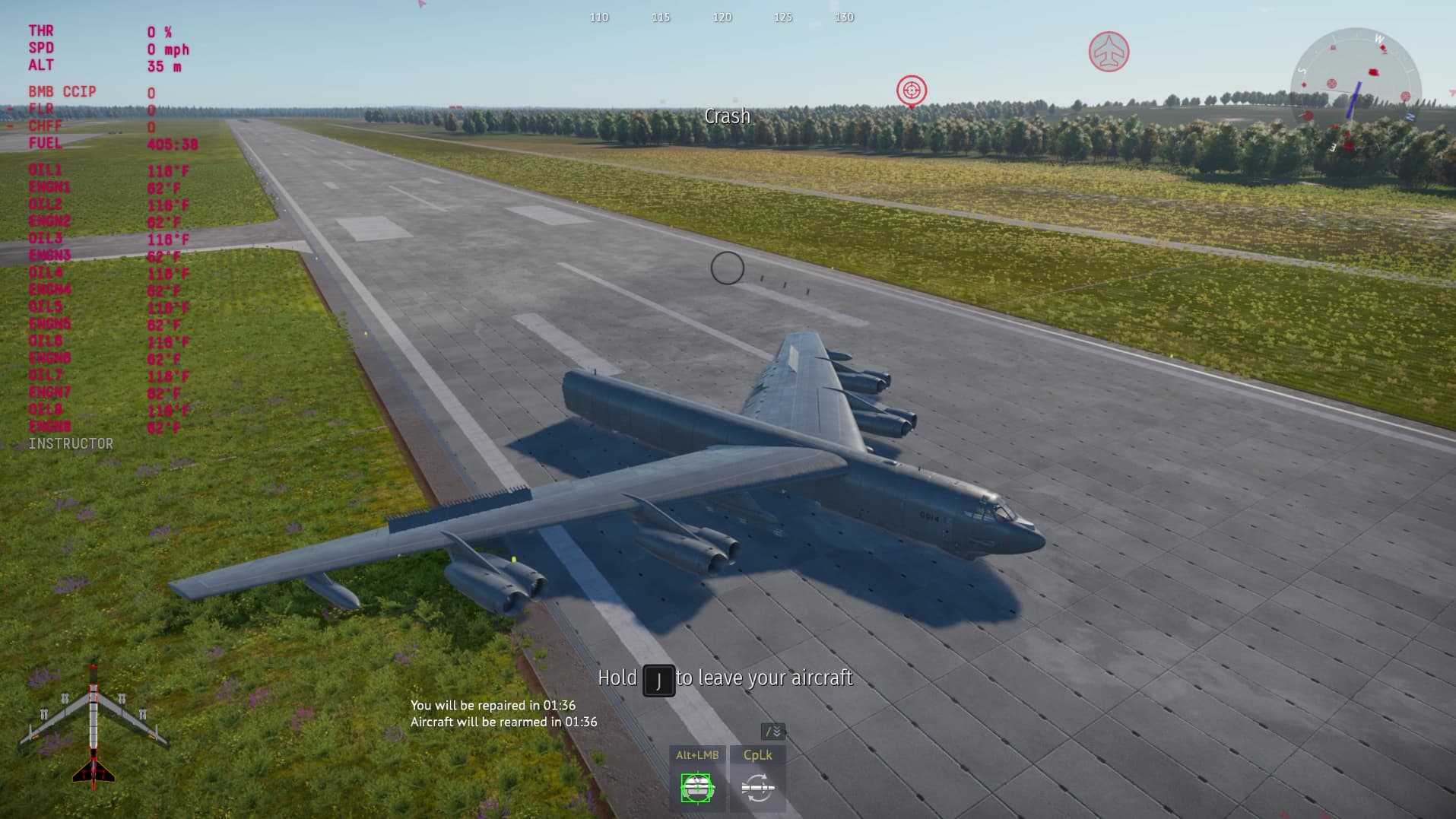Image resolution: width=1456 pixels, height=819 pixels.
Task: Select the INSTRUCTOR label on the left panel
Action: tap(71, 443)
